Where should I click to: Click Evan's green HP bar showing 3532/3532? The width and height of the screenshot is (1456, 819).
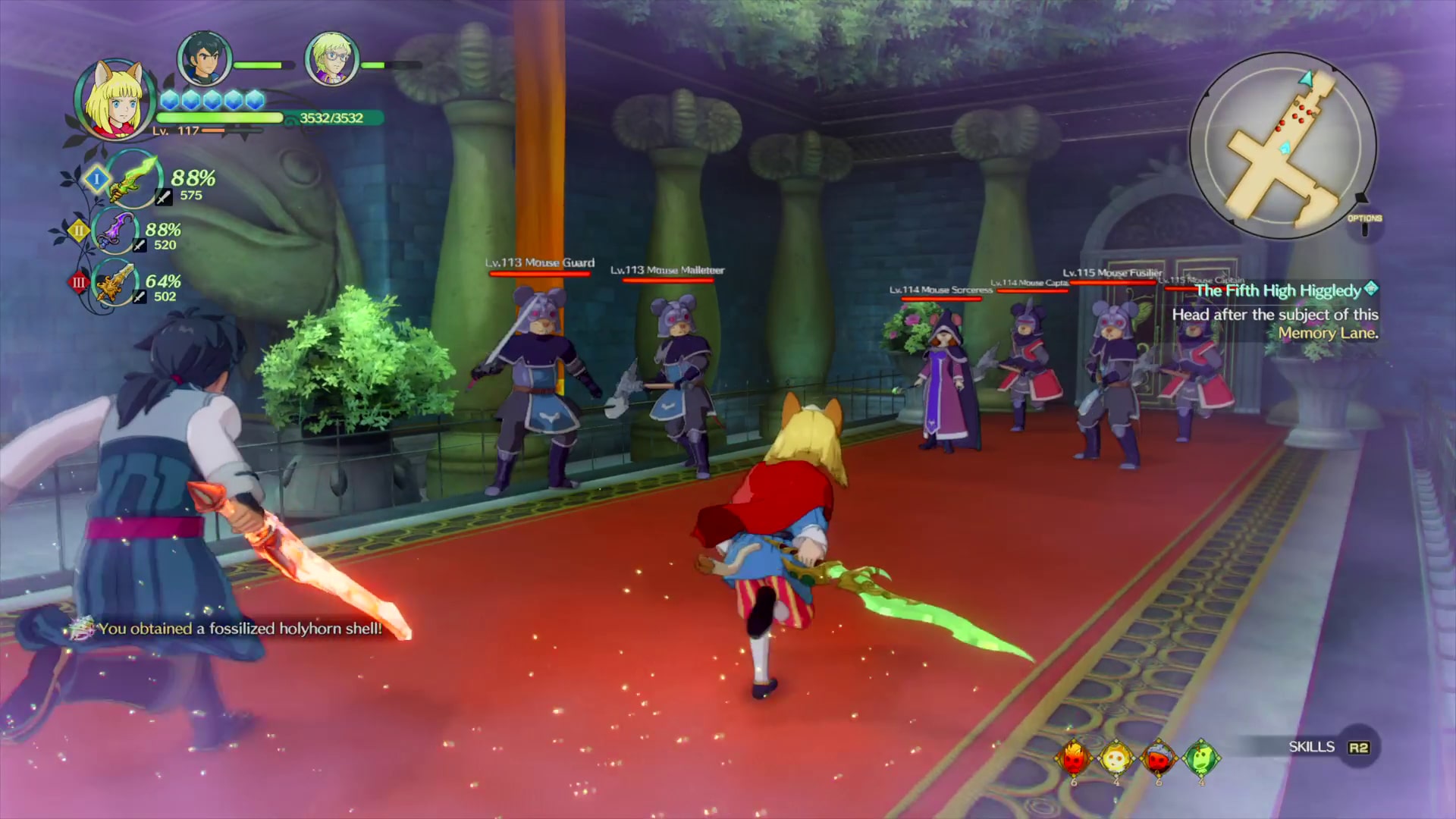(220, 118)
